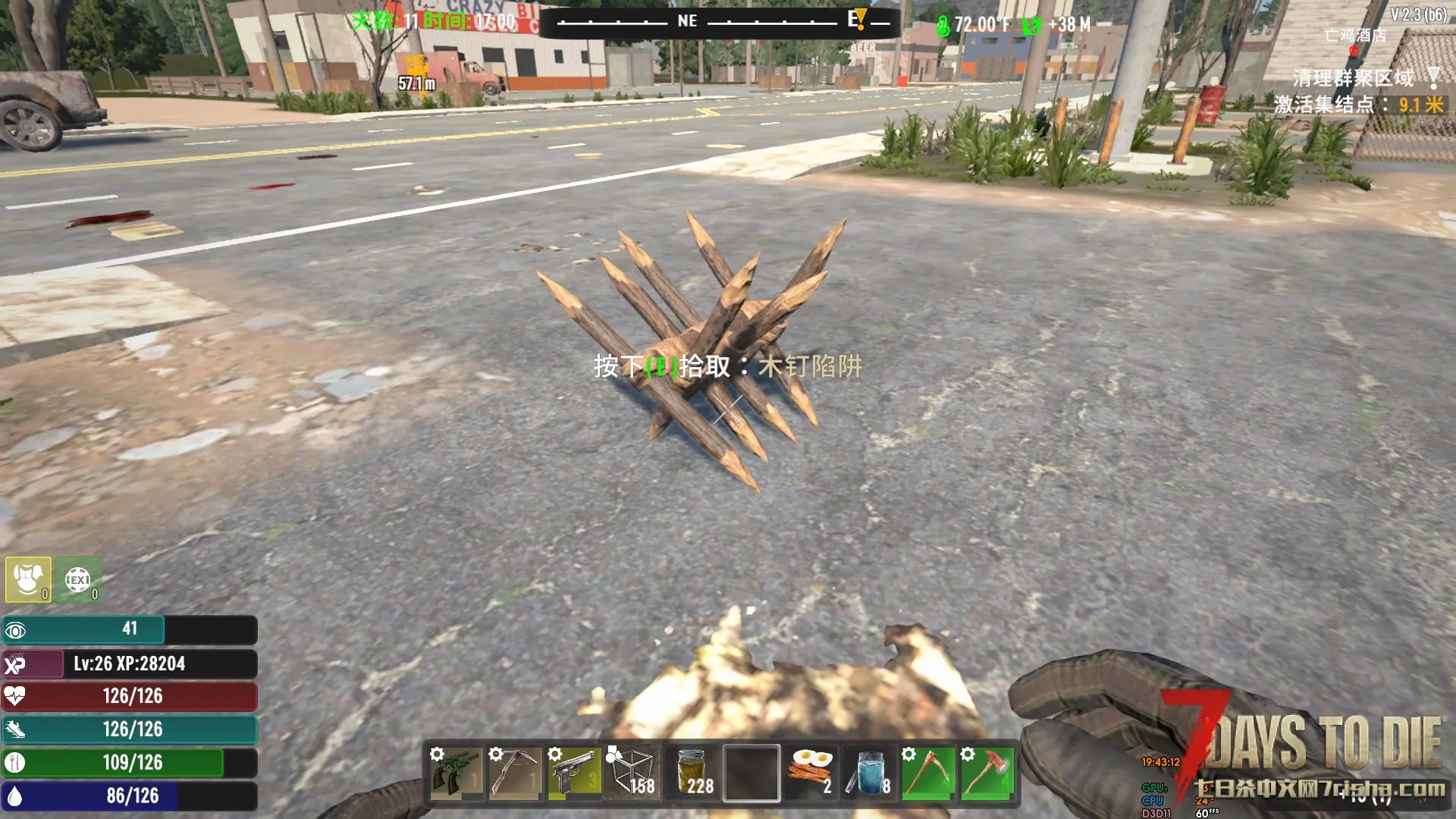
Task: Click the yellow armor buff icon
Action: [28, 580]
